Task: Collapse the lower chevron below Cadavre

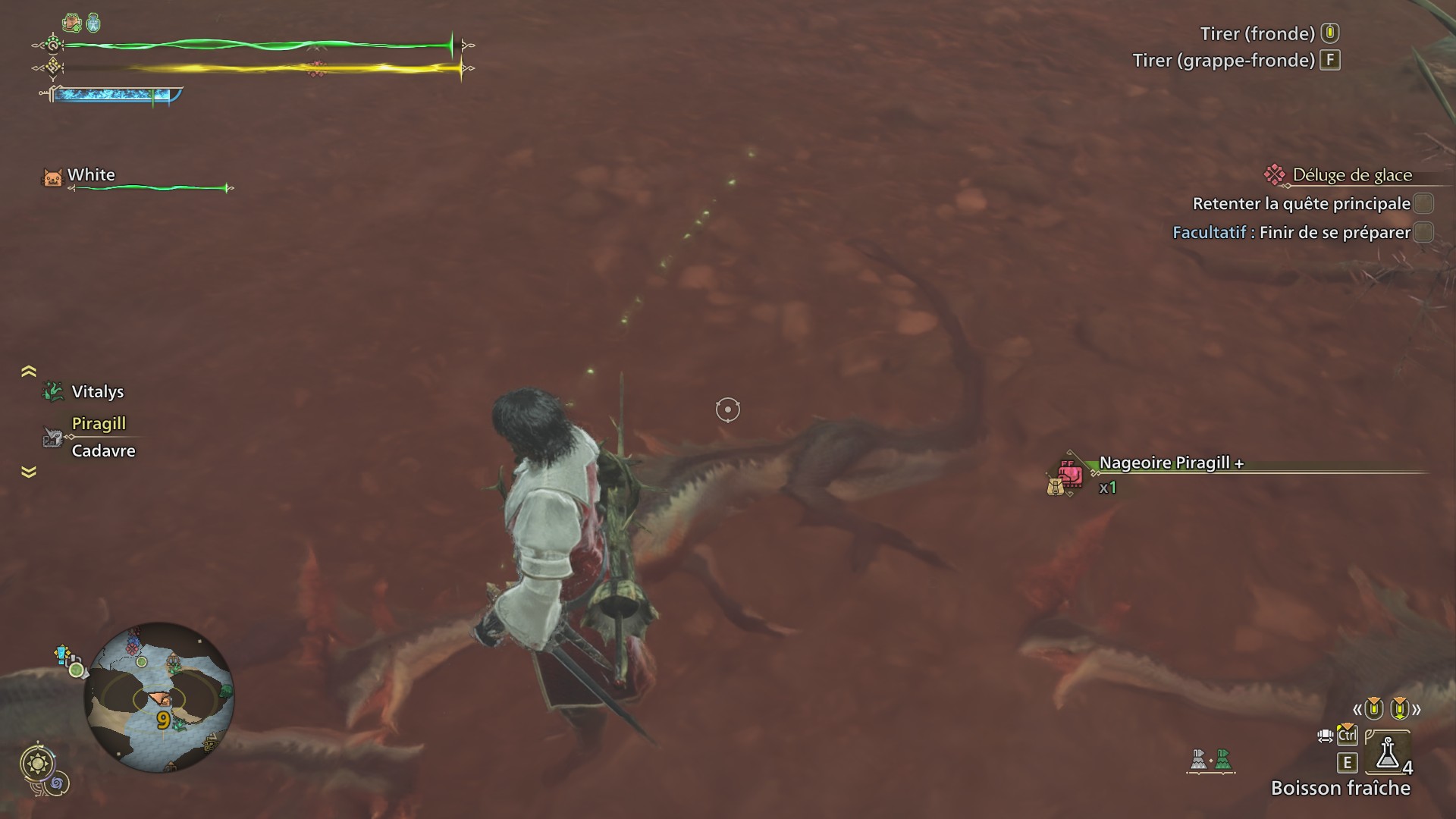Action: coord(27,472)
